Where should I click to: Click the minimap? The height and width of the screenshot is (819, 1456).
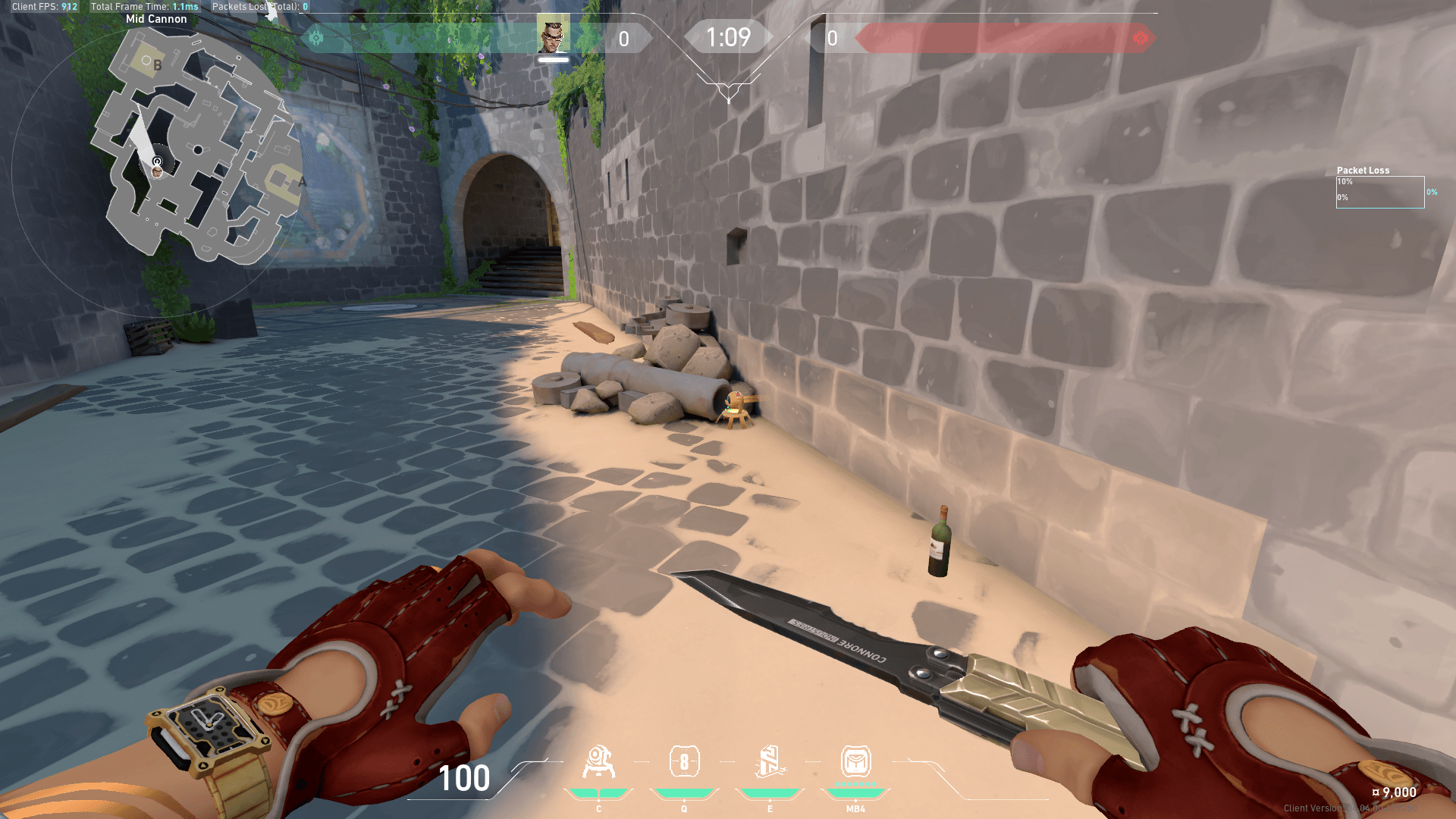coord(199,152)
